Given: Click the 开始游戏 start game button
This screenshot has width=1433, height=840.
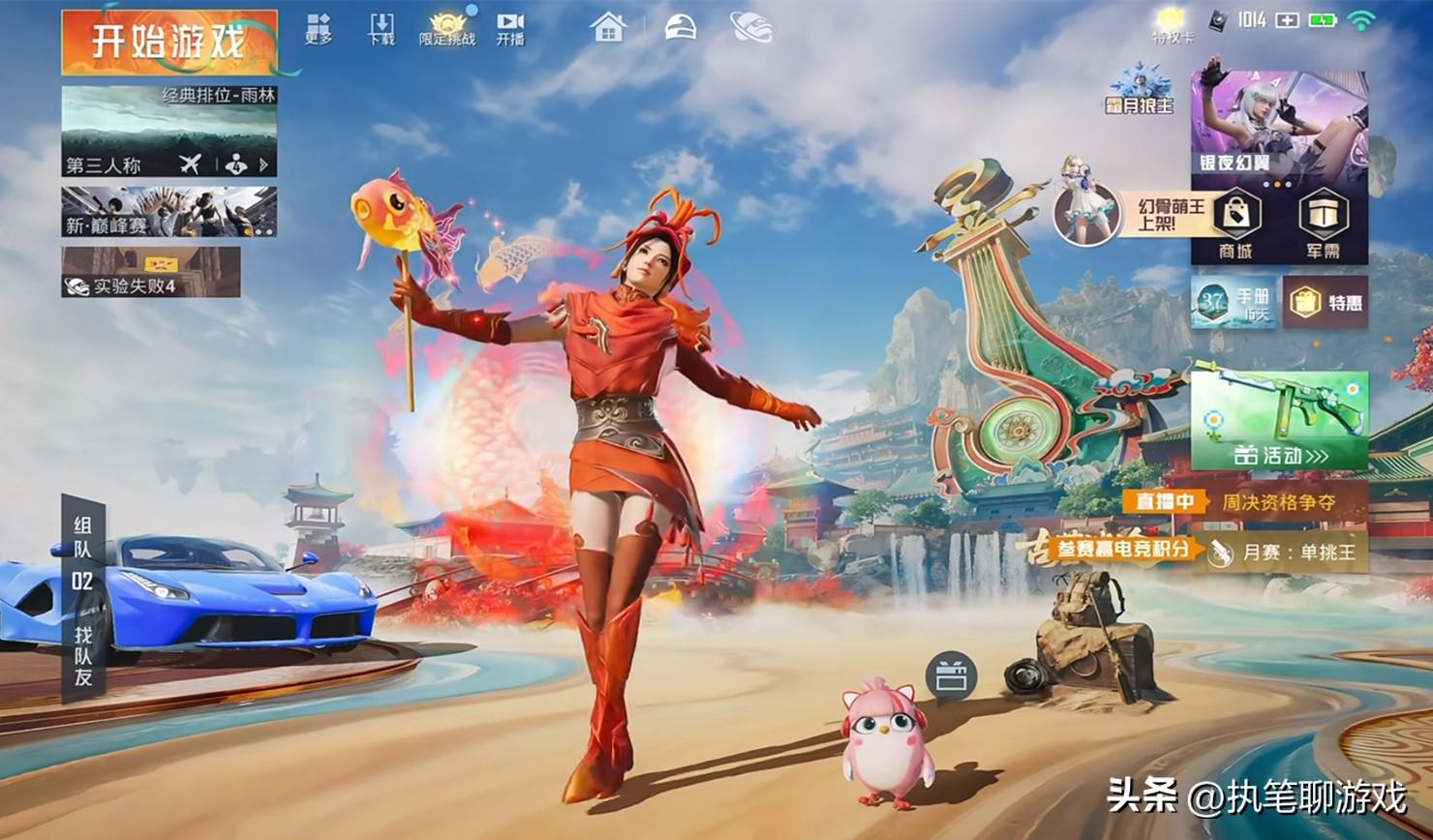Looking at the screenshot, I should pos(169,43).
